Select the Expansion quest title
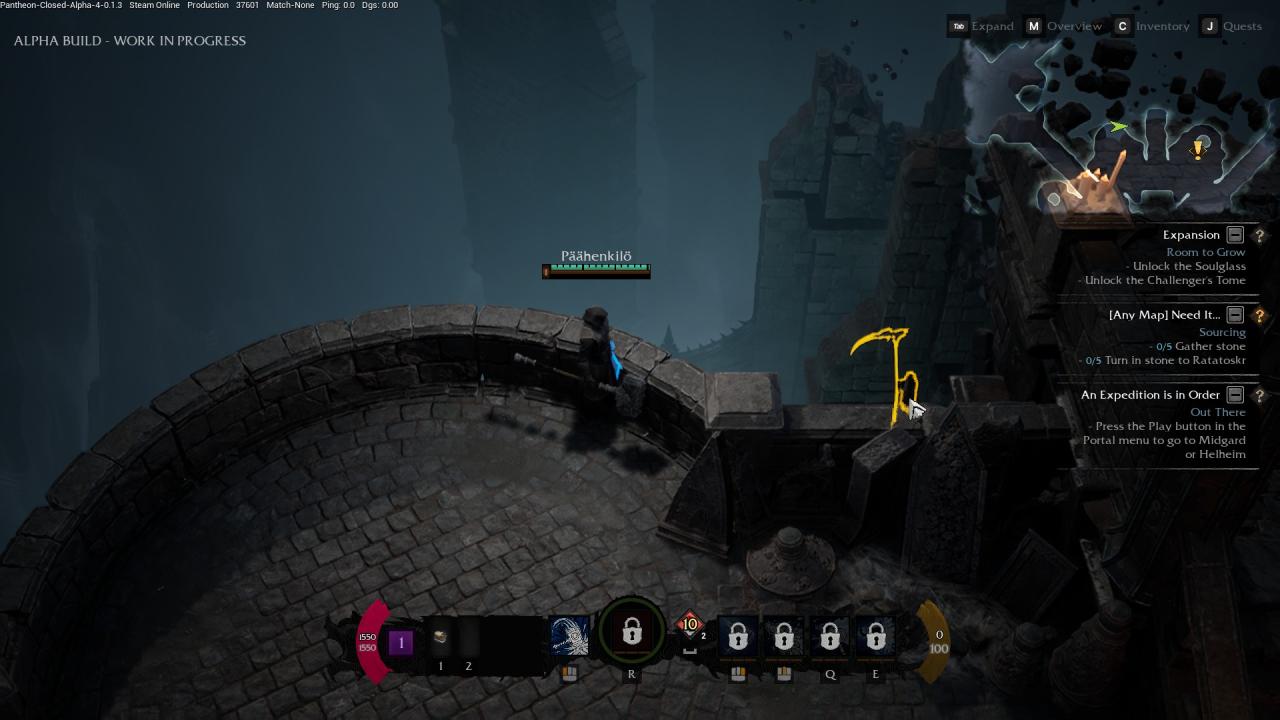 1191,235
